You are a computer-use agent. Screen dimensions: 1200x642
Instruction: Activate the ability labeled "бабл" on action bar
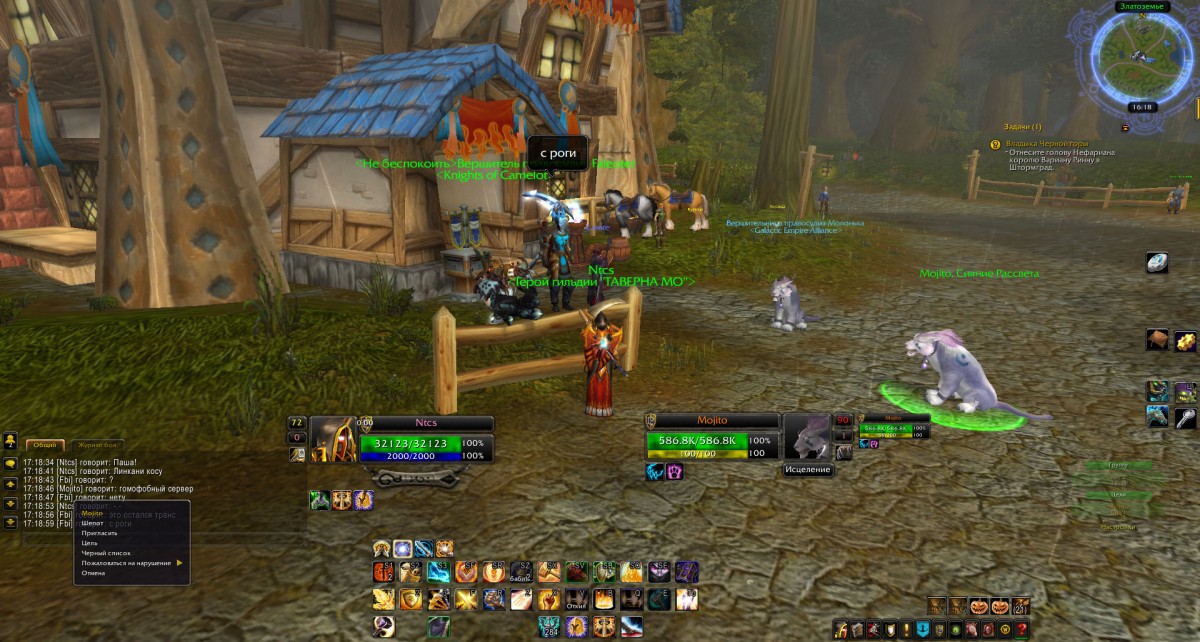521,572
